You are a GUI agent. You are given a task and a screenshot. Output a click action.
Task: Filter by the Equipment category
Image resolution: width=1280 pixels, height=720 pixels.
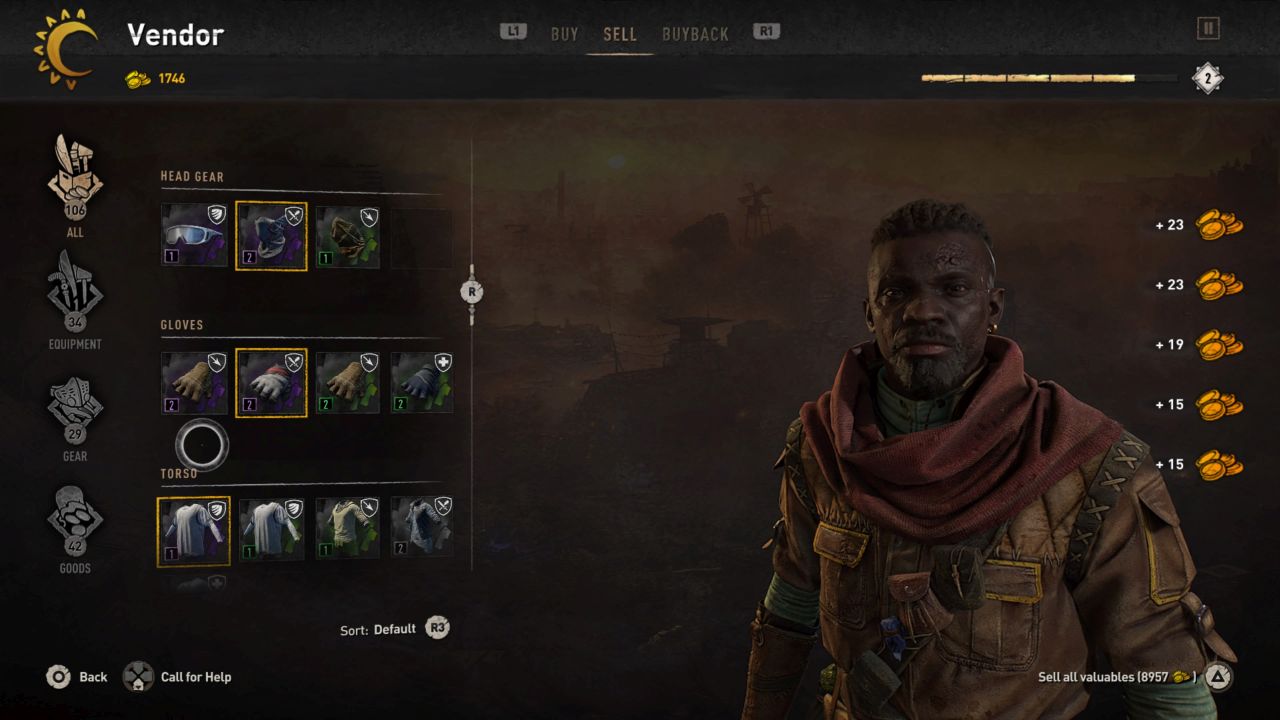tap(75, 296)
